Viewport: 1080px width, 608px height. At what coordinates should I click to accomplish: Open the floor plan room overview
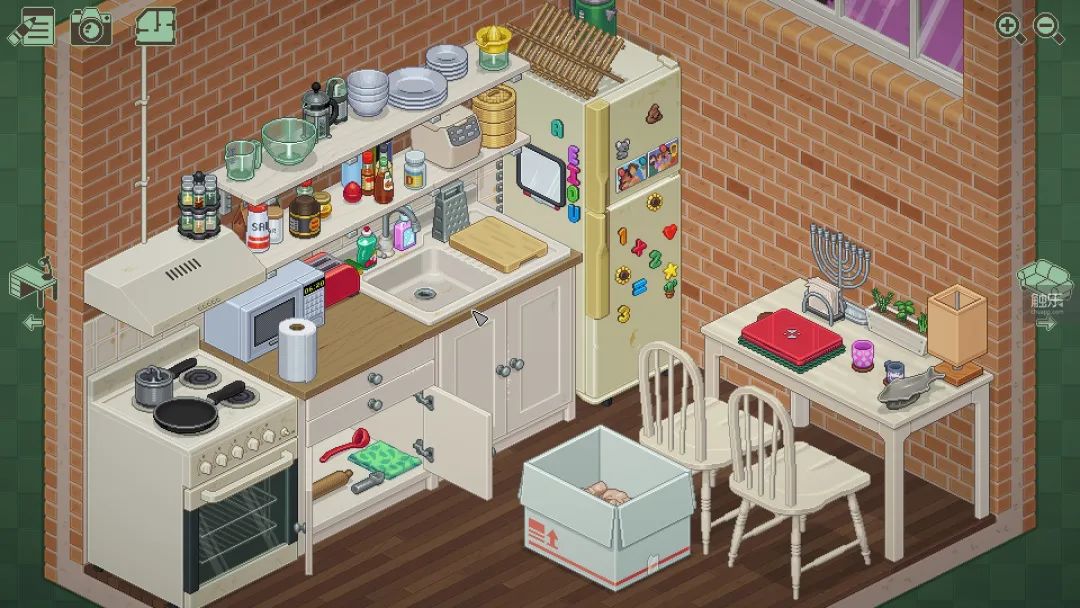[154, 26]
